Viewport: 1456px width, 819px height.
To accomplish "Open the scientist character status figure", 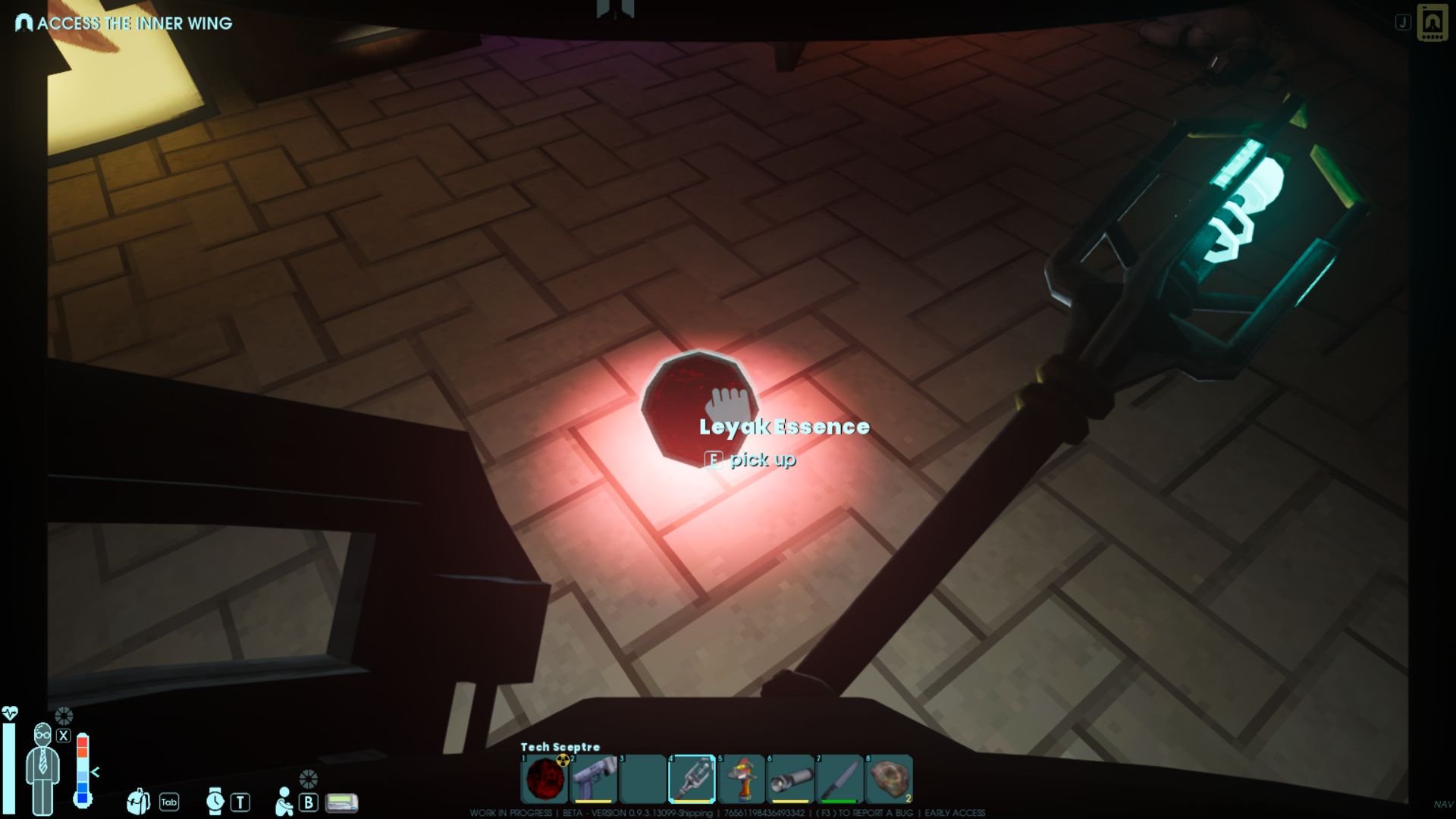I will (42, 767).
